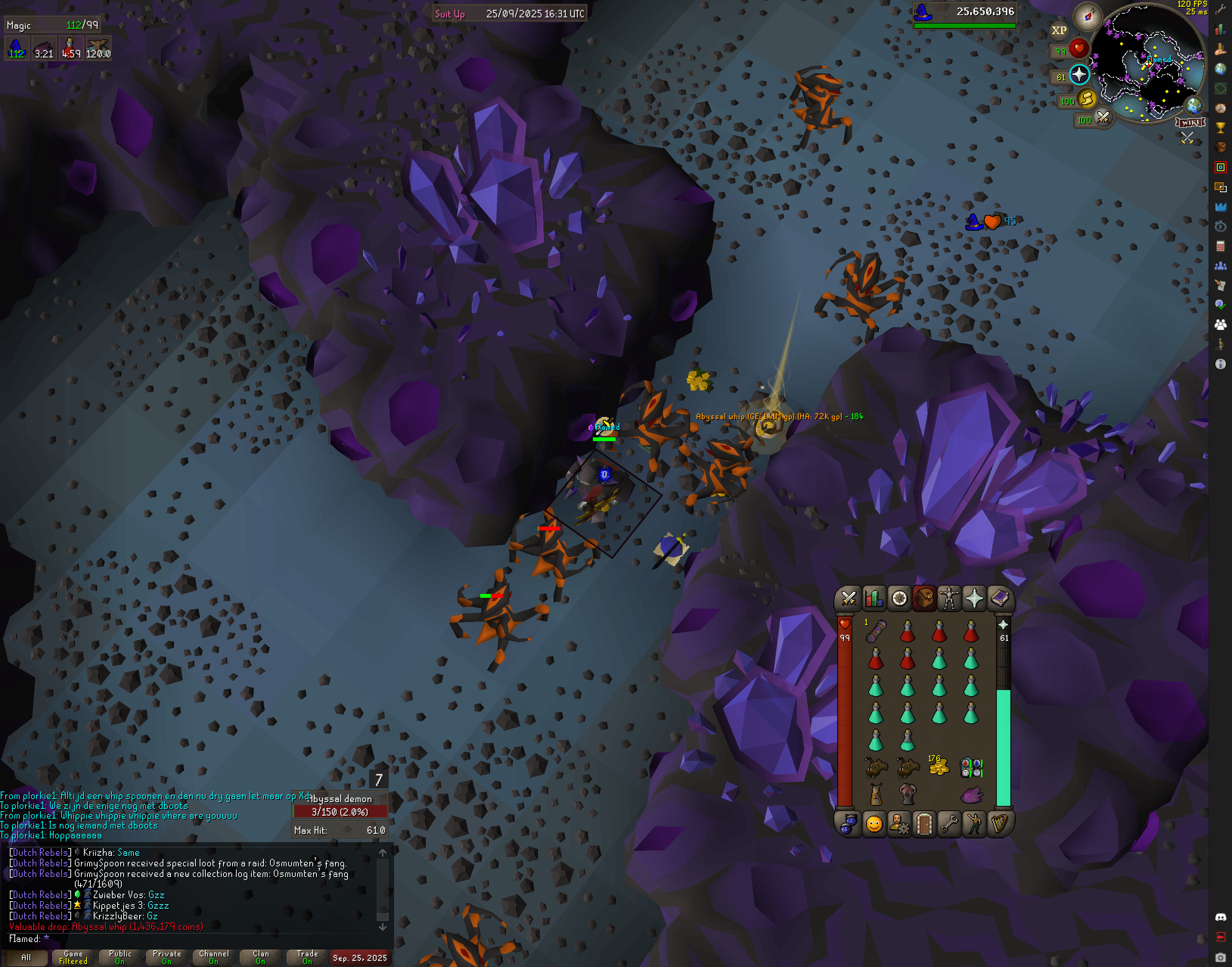
Task: Select the All chat tab
Action: coord(26,958)
